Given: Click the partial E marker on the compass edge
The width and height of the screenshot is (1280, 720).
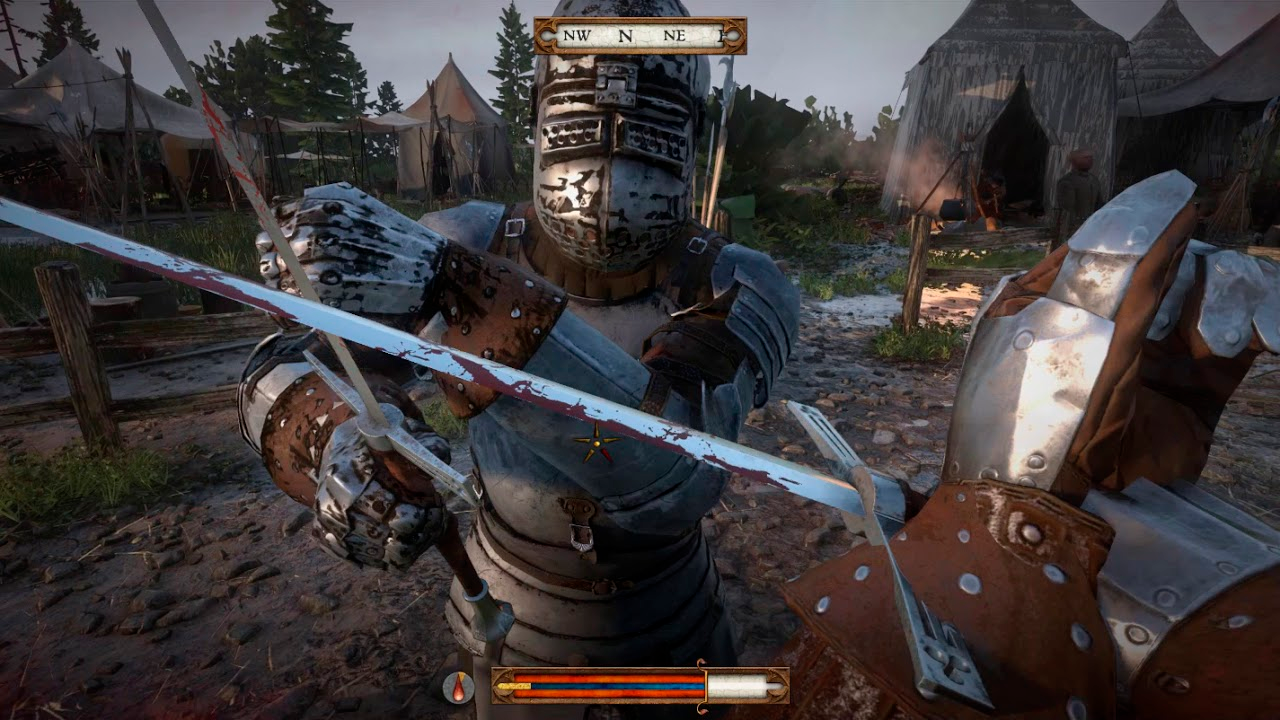Looking at the screenshot, I should 722,35.
